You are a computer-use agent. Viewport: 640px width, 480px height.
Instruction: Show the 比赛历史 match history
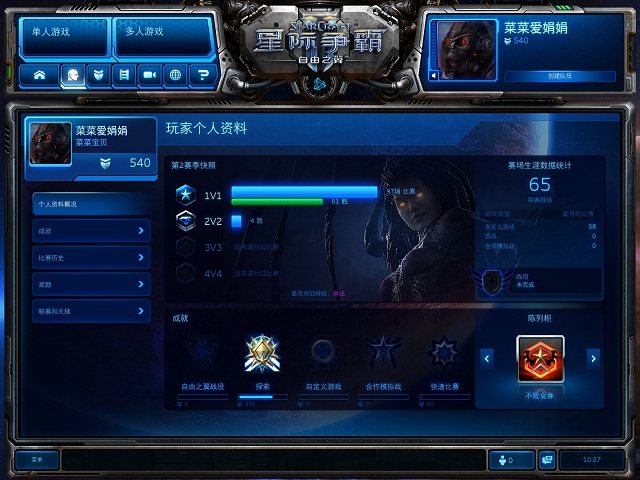92,258
